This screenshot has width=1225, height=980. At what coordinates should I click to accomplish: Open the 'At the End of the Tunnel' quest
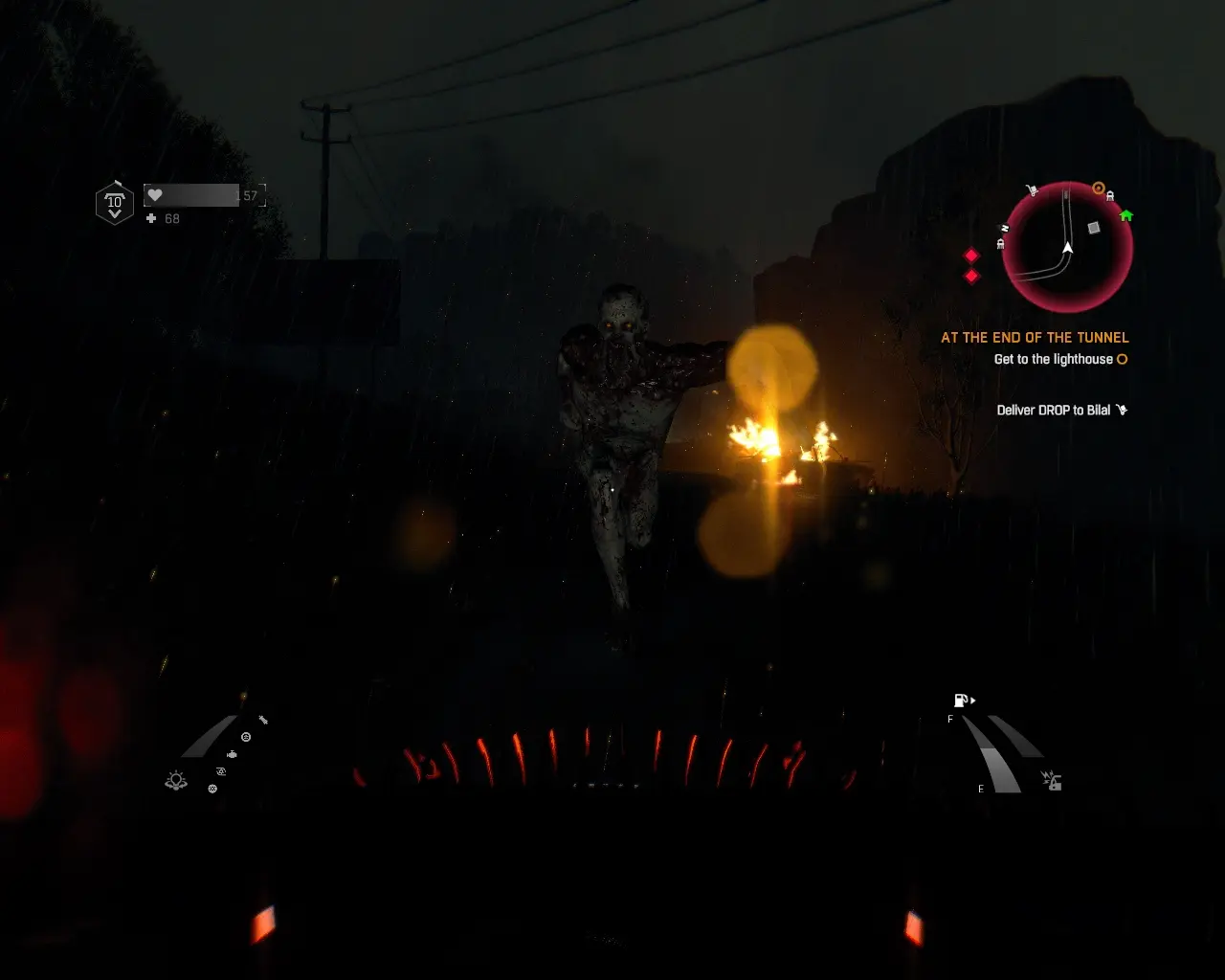point(1035,338)
